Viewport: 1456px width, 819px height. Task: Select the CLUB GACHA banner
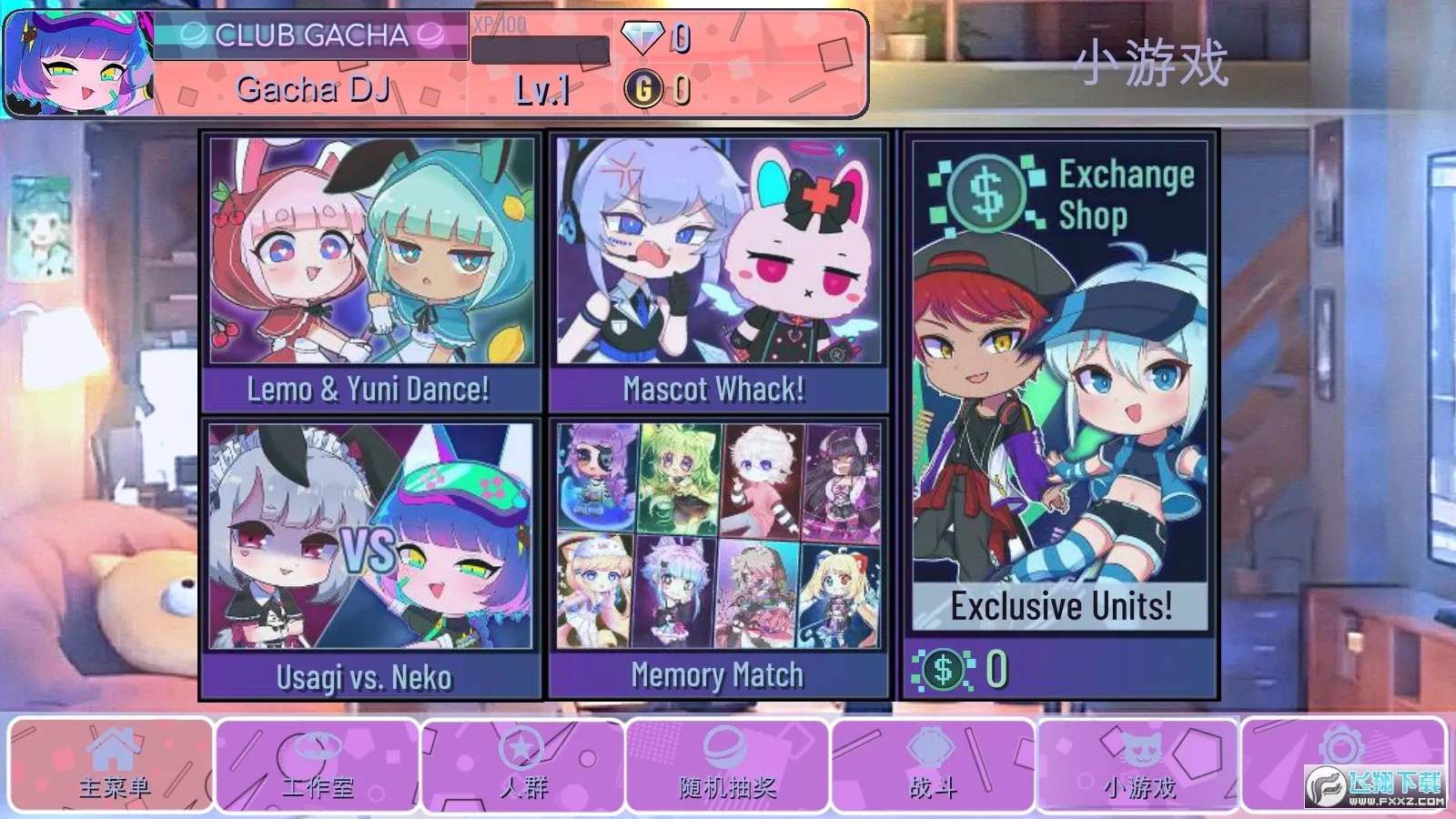click(309, 36)
